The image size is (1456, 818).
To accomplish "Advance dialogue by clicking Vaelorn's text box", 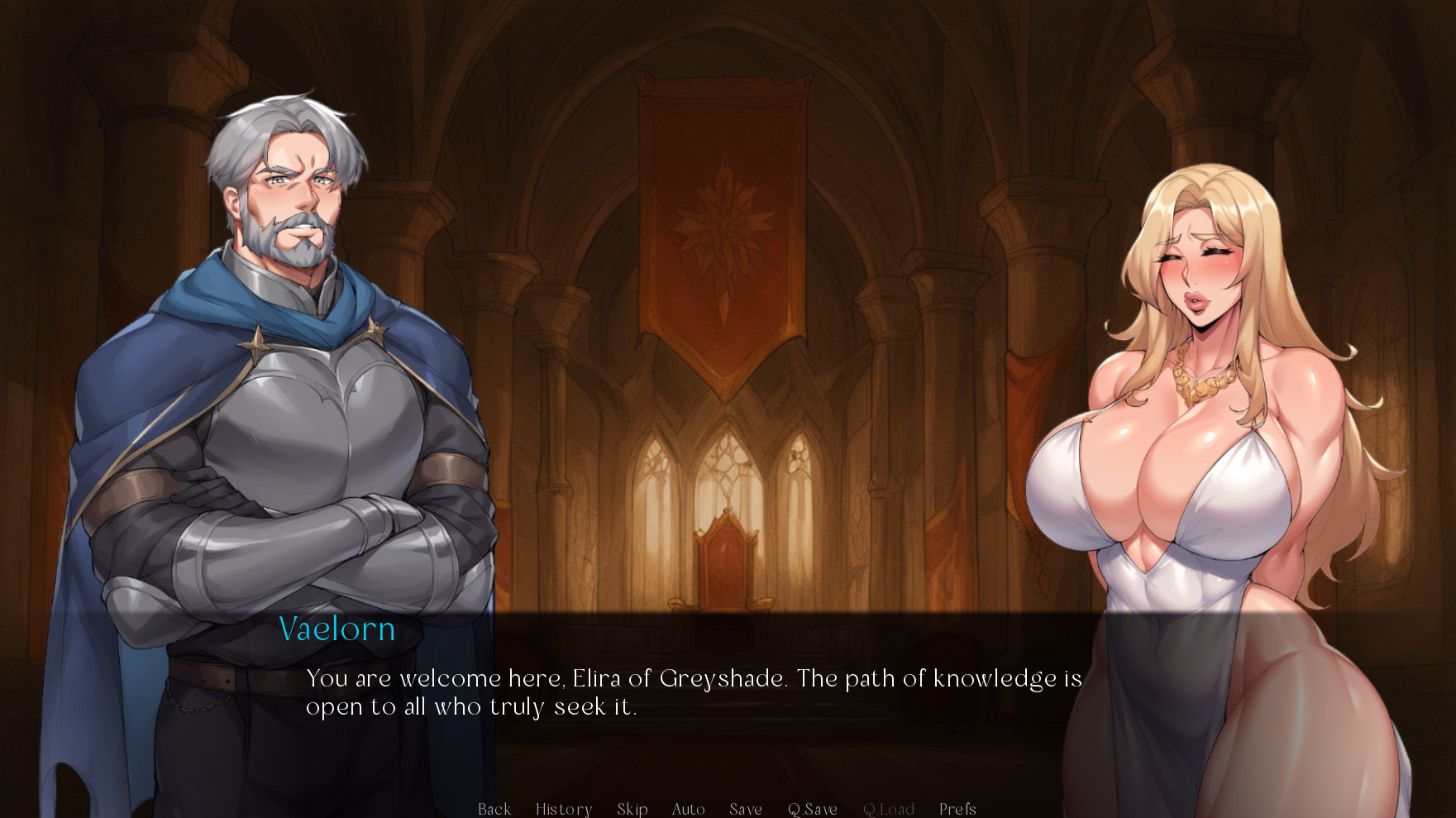I will point(693,693).
